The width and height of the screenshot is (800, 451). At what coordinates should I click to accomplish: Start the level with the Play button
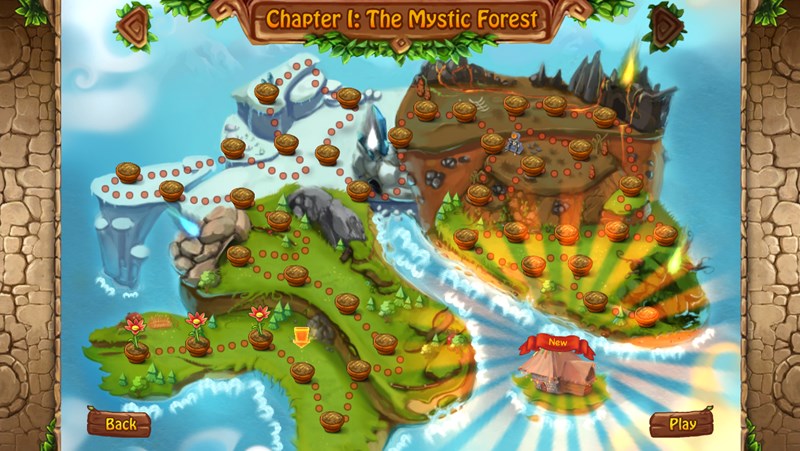681,423
